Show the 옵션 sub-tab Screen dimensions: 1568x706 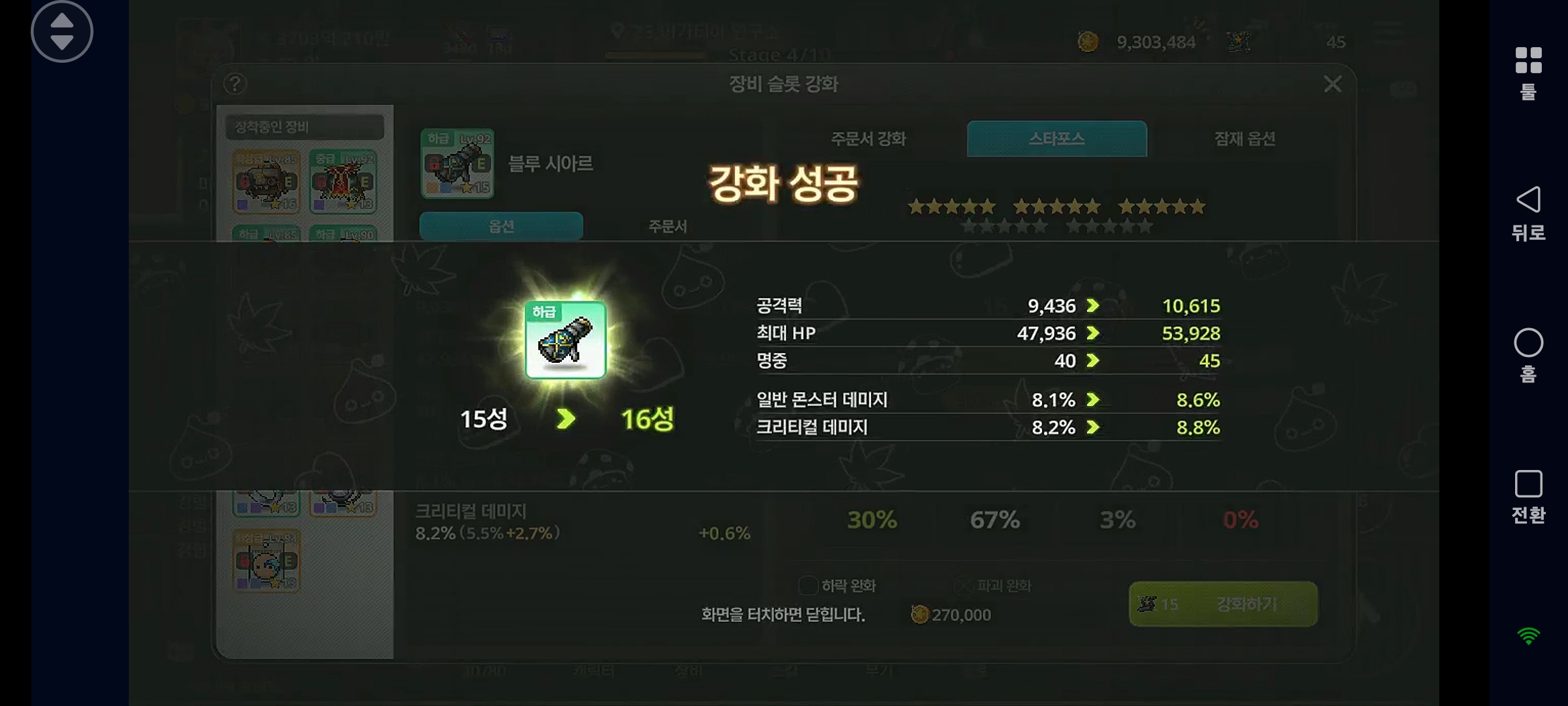pyautogui.click(x=501, y=226)
